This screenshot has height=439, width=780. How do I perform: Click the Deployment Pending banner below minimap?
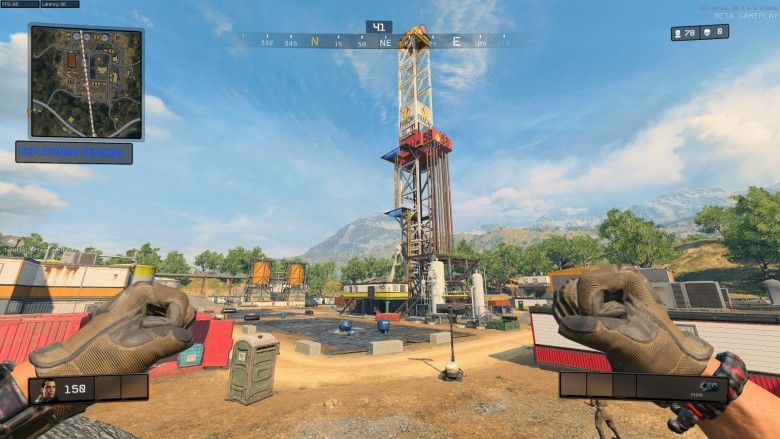point(74,152)
